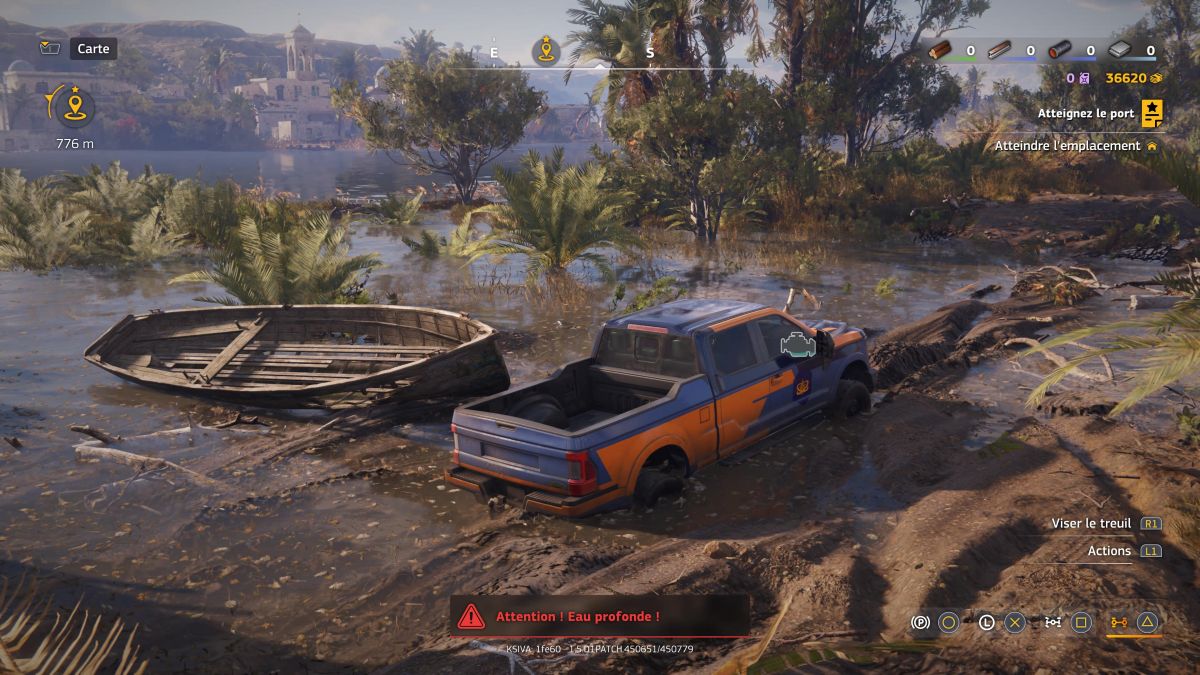
Task: Choose the Viser le treuil option
Action: [x=1091, y=523]
